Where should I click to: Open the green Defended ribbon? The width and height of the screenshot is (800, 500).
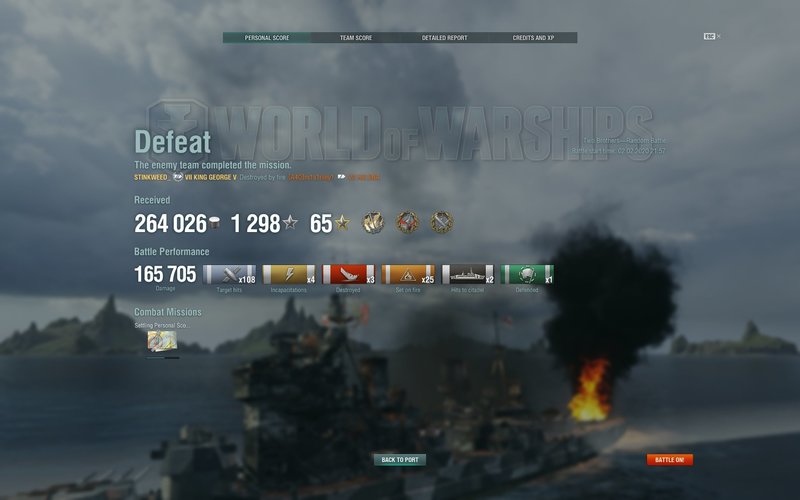tap(526, 274)
